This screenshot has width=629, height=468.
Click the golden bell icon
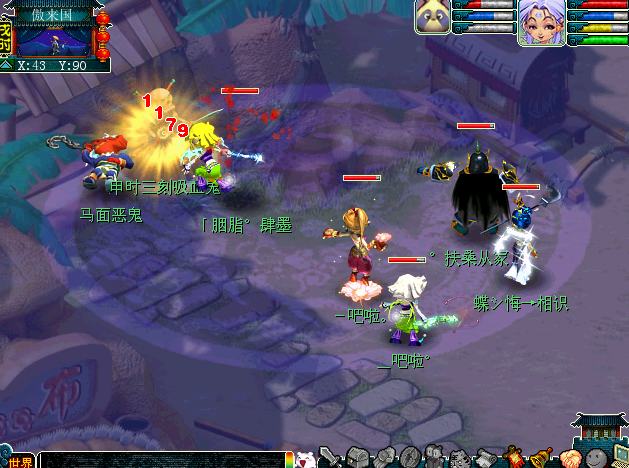pos(540,458)
